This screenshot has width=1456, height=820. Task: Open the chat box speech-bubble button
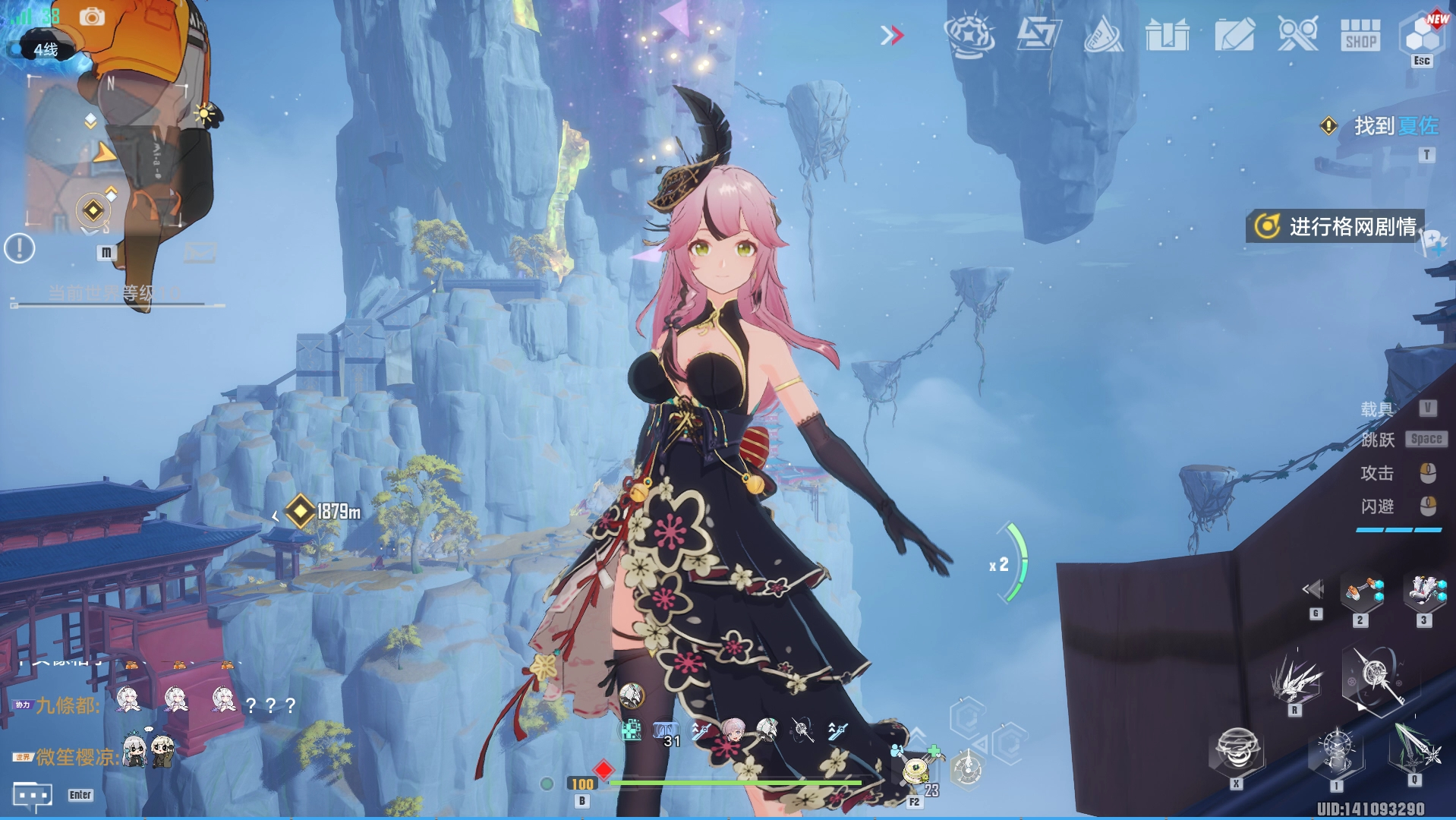click(32, 795)
